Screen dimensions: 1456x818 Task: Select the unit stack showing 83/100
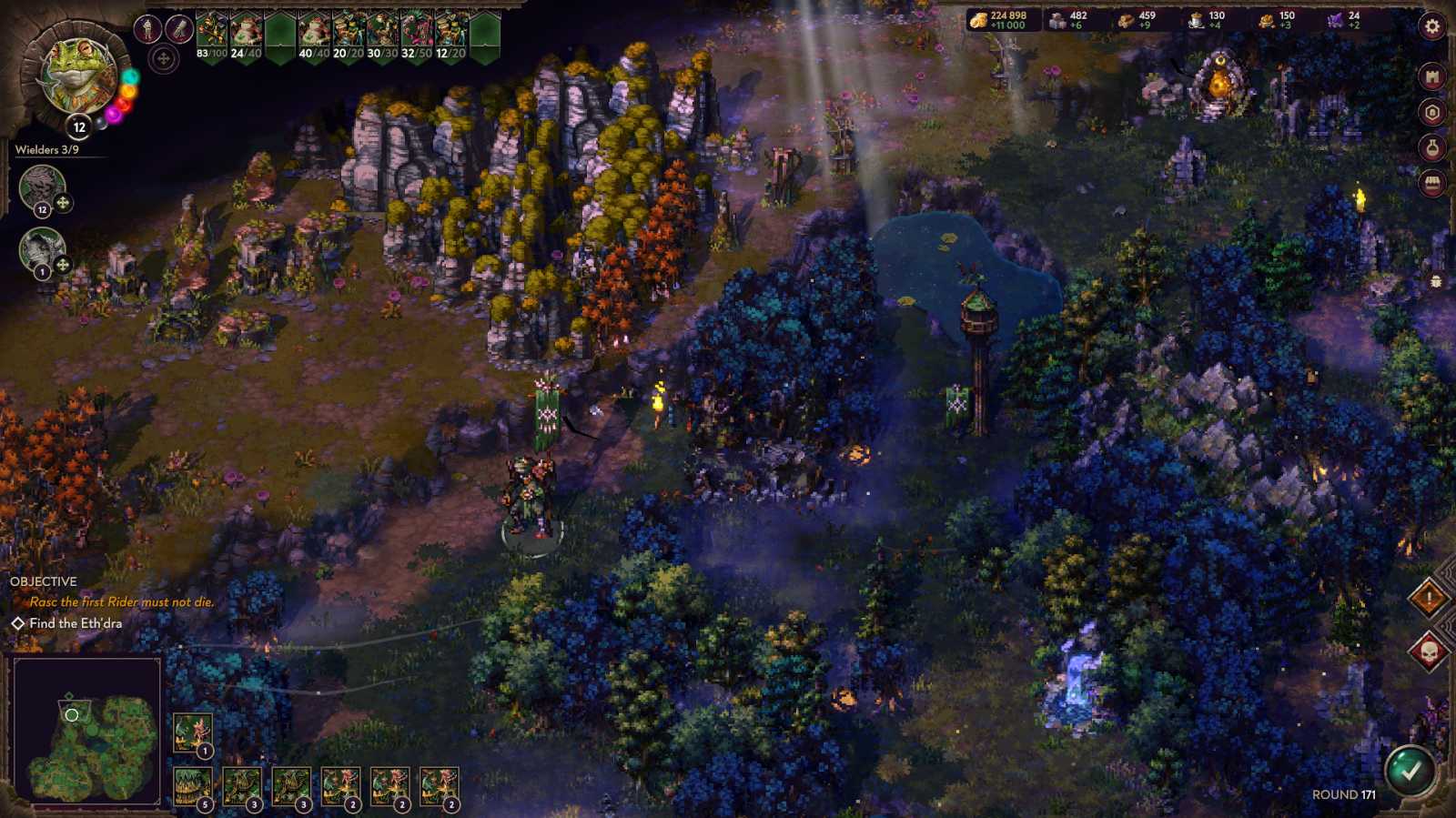click(x=211, y=29)
